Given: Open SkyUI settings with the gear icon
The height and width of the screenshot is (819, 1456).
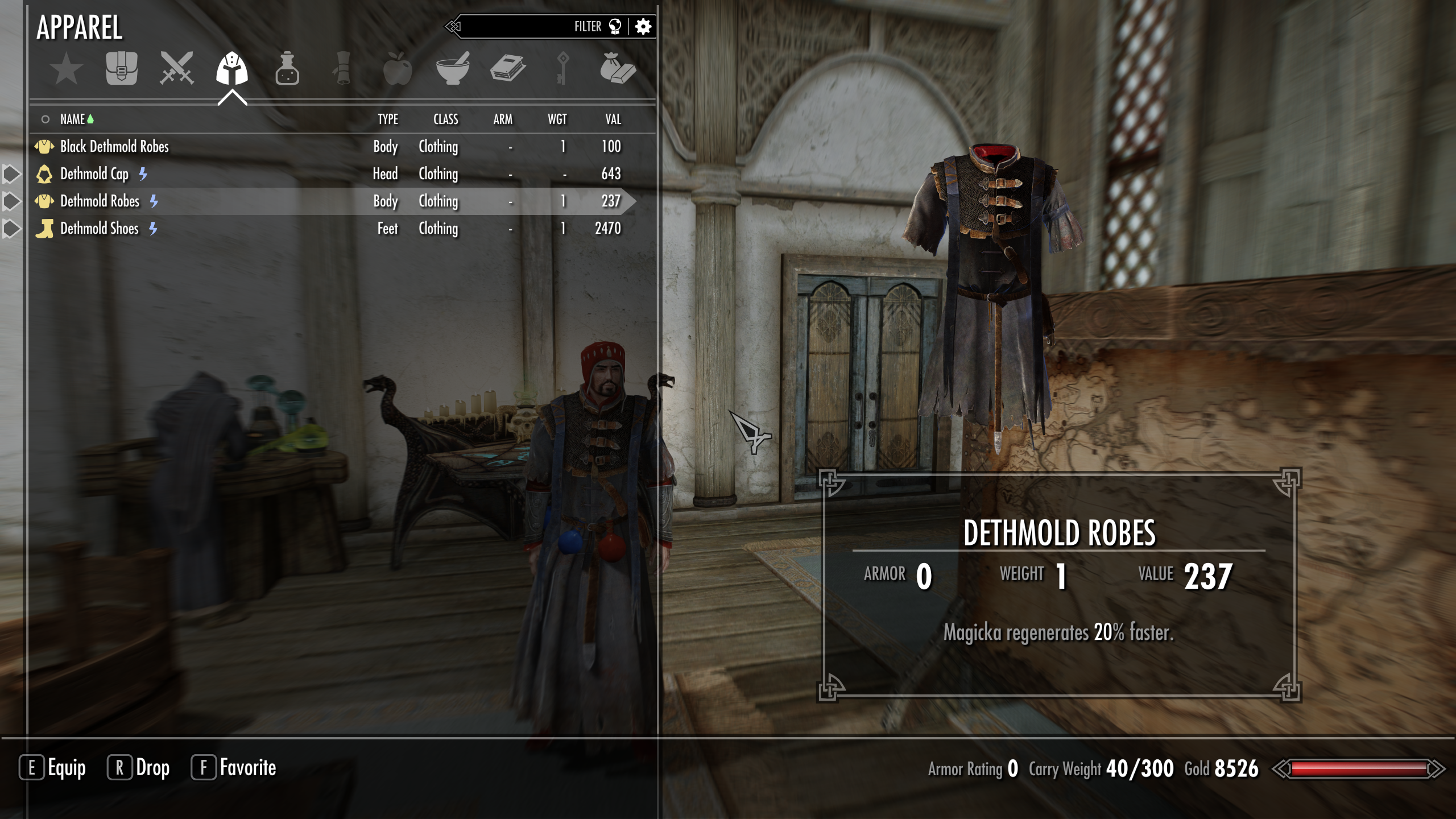Looking at the screenshot, I should pos(643,26).
